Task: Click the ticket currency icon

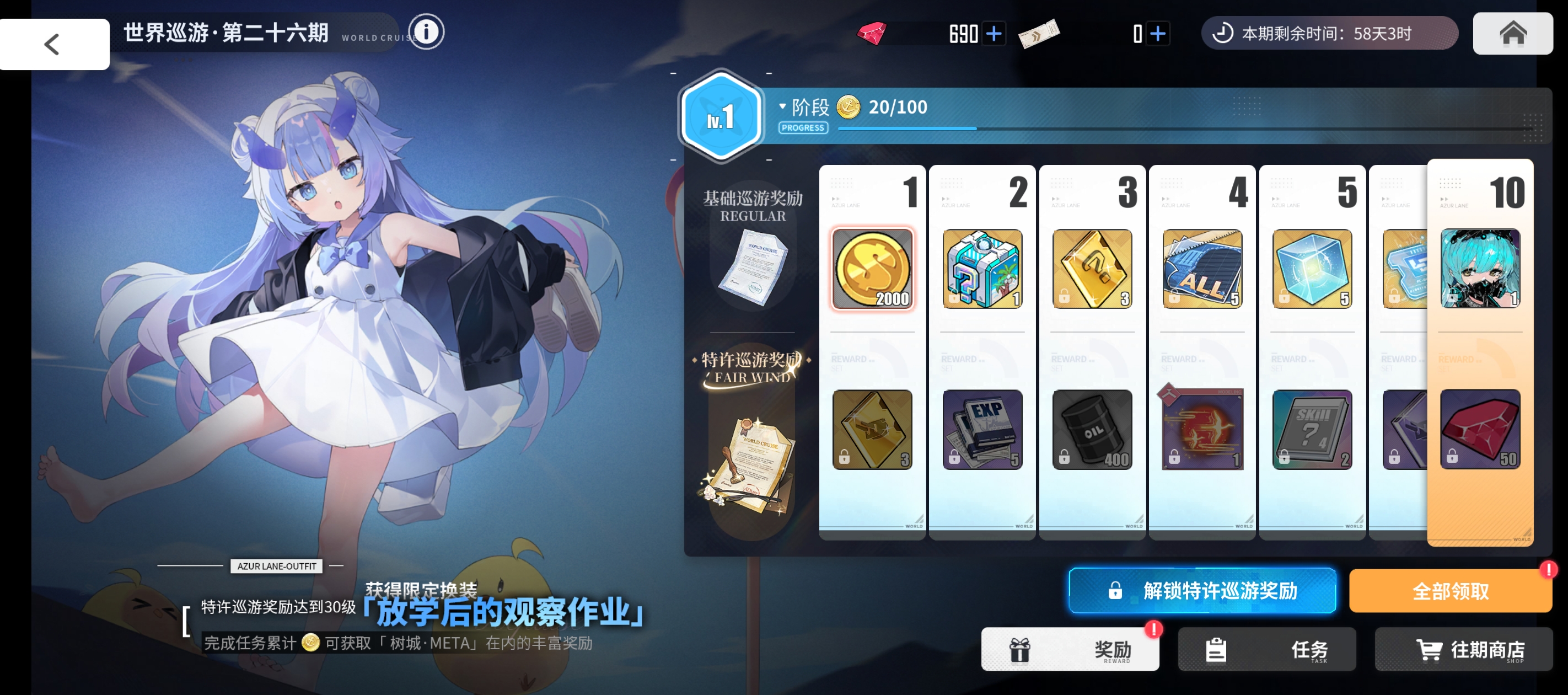Action: pyautogui.click(x=1040, y=33)
